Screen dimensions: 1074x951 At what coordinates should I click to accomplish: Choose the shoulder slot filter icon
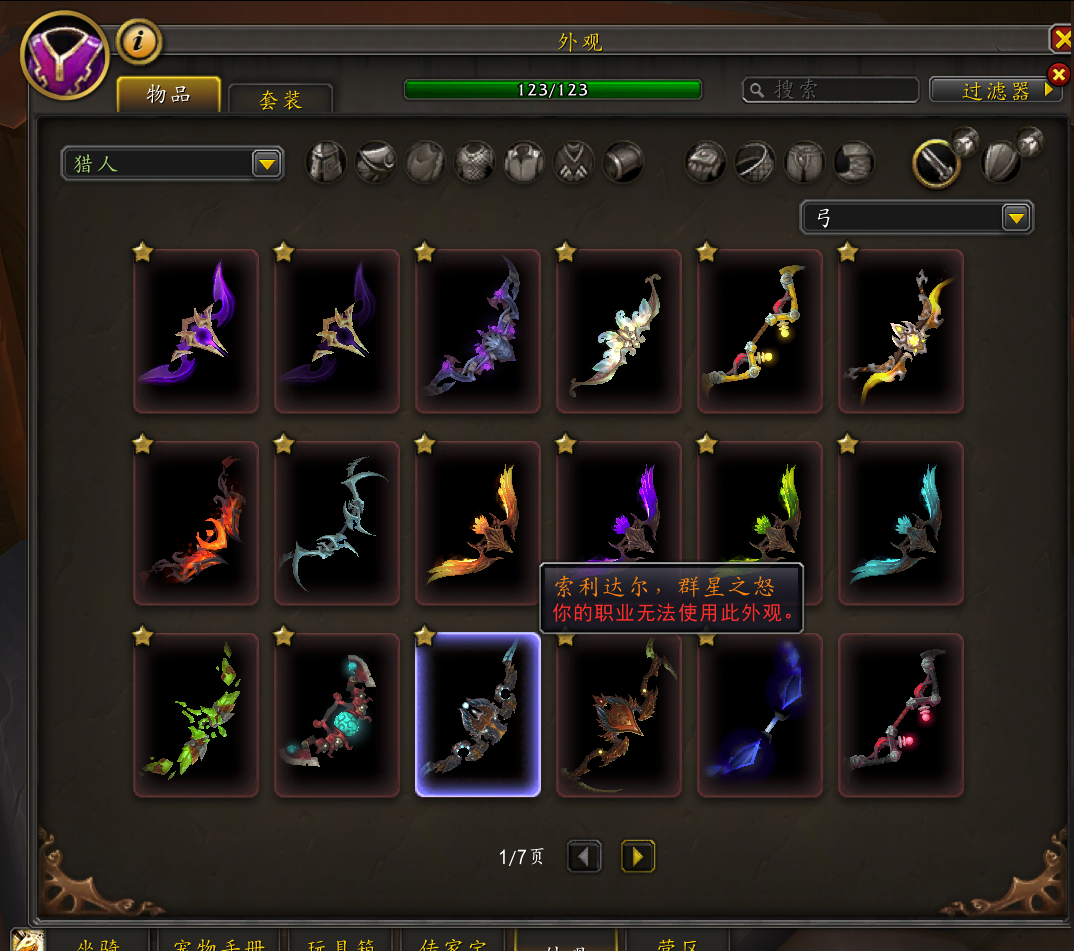[x=376, y=162]
